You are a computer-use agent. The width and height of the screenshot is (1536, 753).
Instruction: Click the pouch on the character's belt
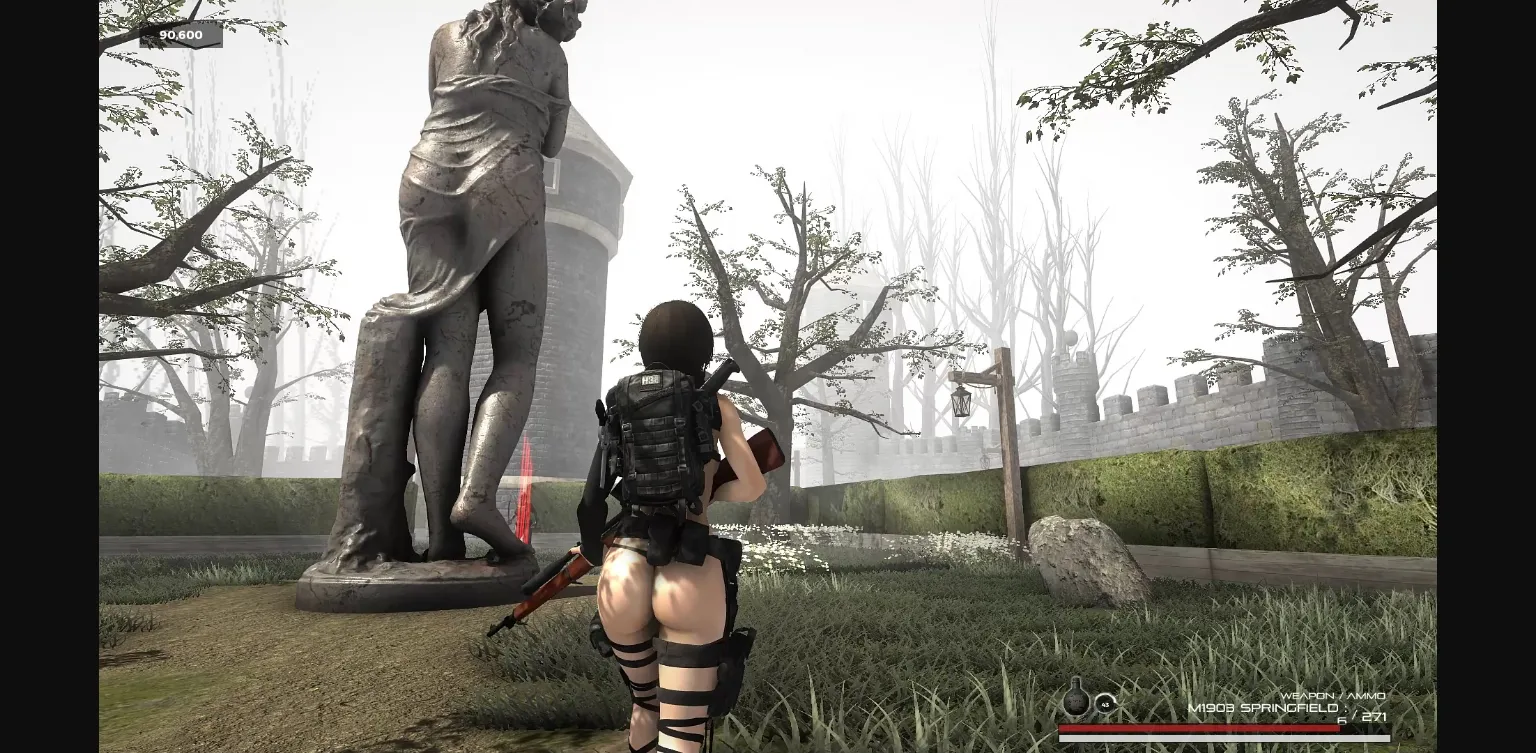click(690, 545)
